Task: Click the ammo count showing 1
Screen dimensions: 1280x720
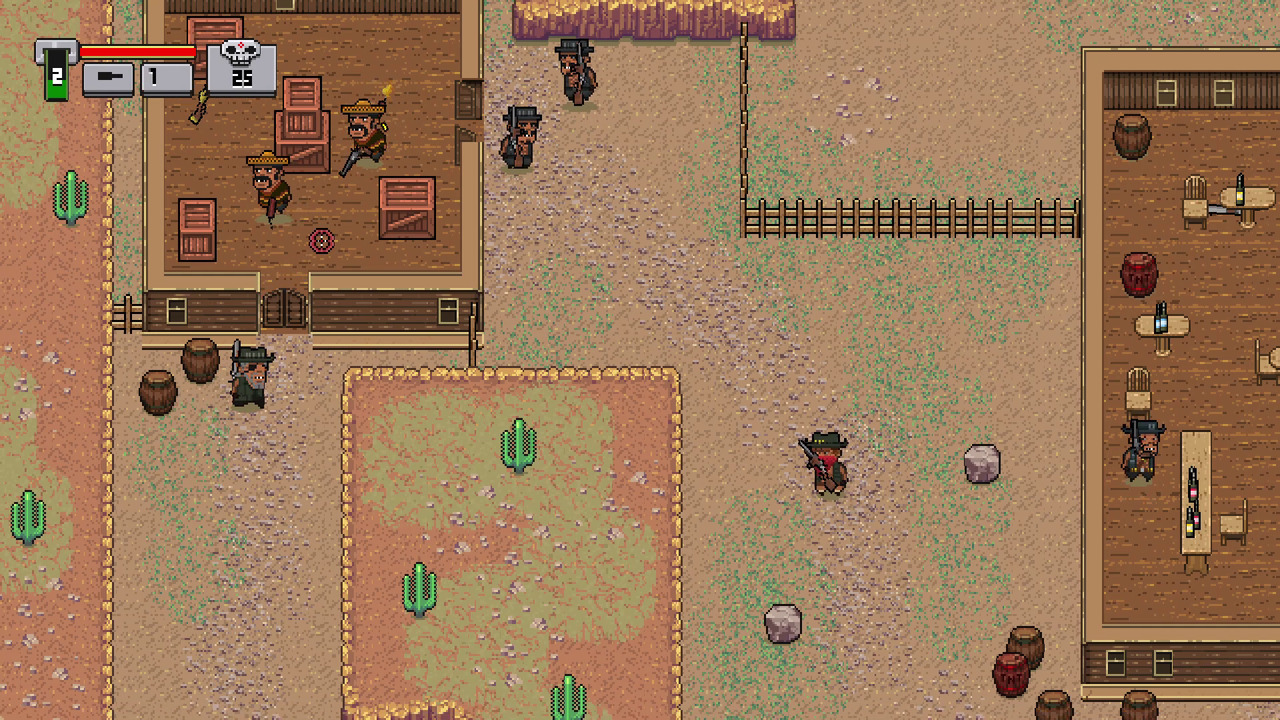Action: pos(154,78)
